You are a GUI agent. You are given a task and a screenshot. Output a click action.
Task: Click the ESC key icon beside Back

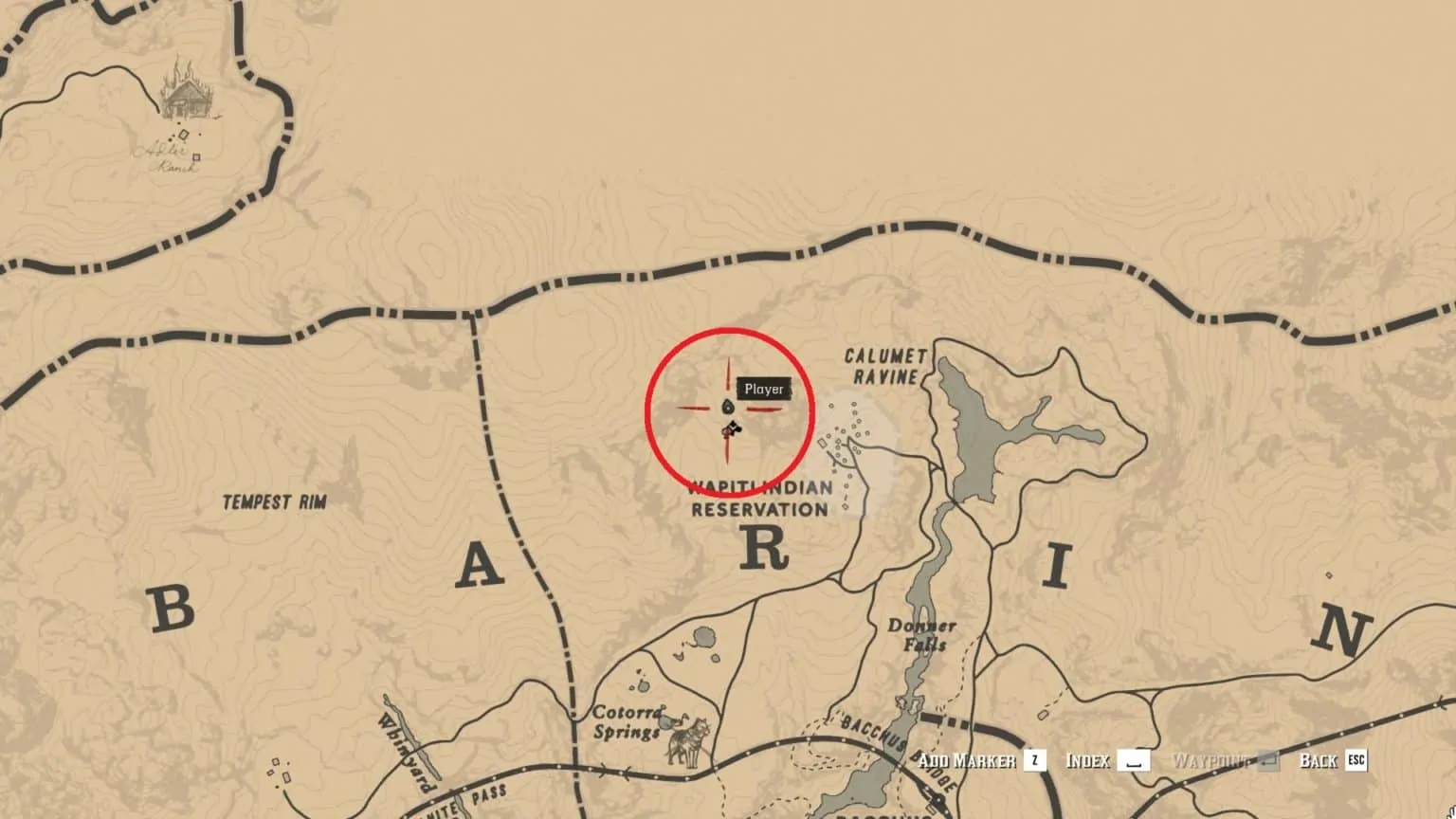click(x=1356, y=760)
